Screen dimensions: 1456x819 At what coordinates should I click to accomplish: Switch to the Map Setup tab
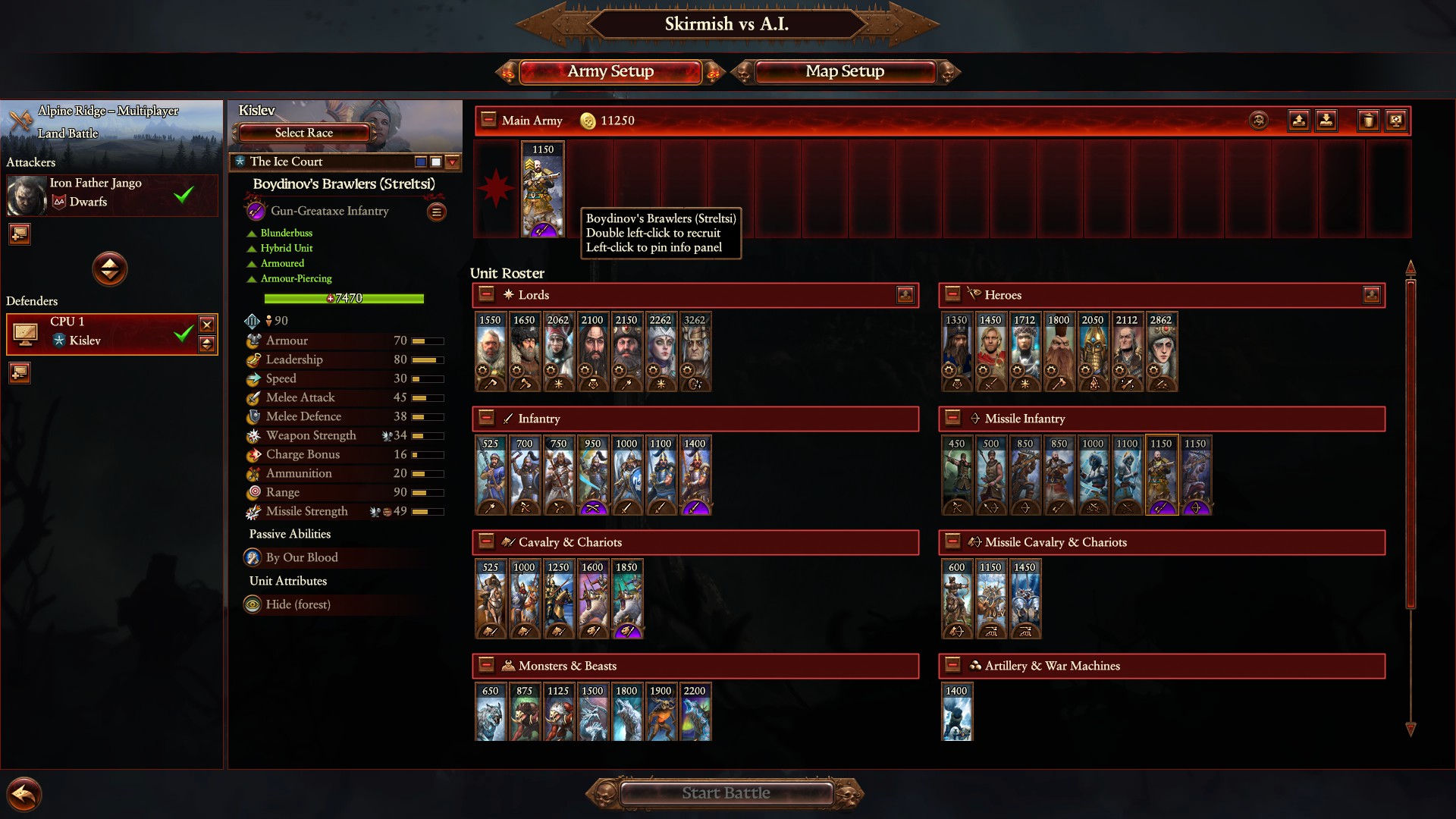pos(844,71)
